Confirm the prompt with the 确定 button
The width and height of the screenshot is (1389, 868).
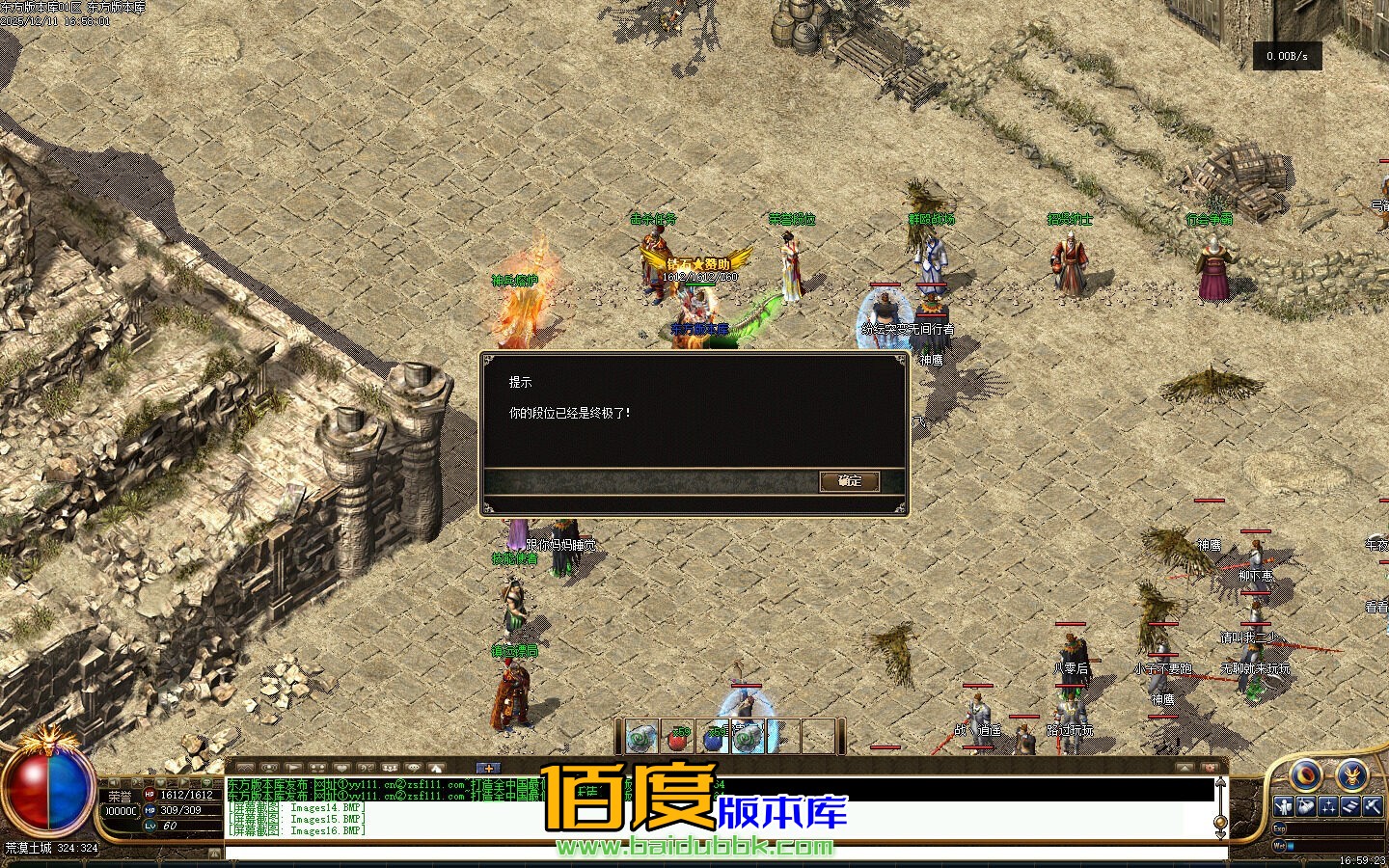[x=849, y=481]
